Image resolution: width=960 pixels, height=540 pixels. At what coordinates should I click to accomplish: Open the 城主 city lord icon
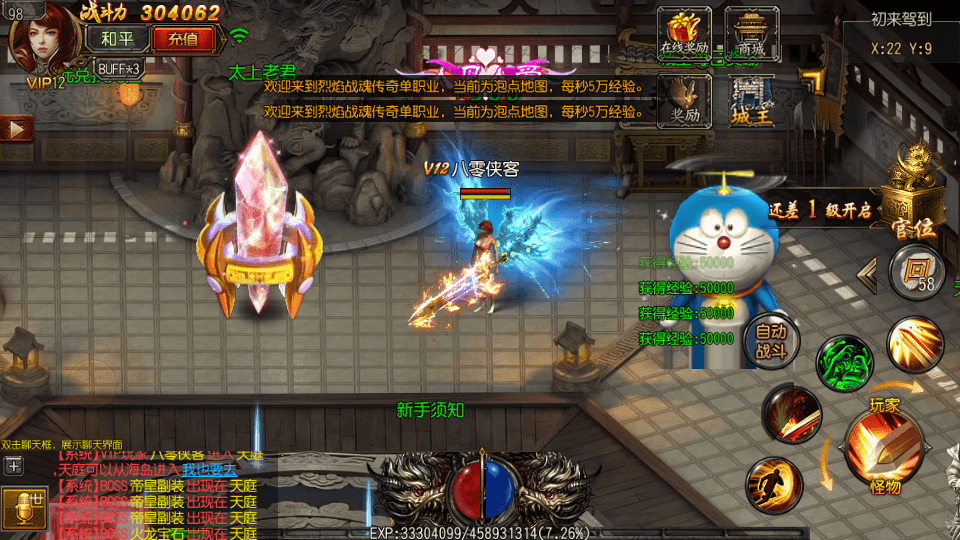(x=751, y=98)
